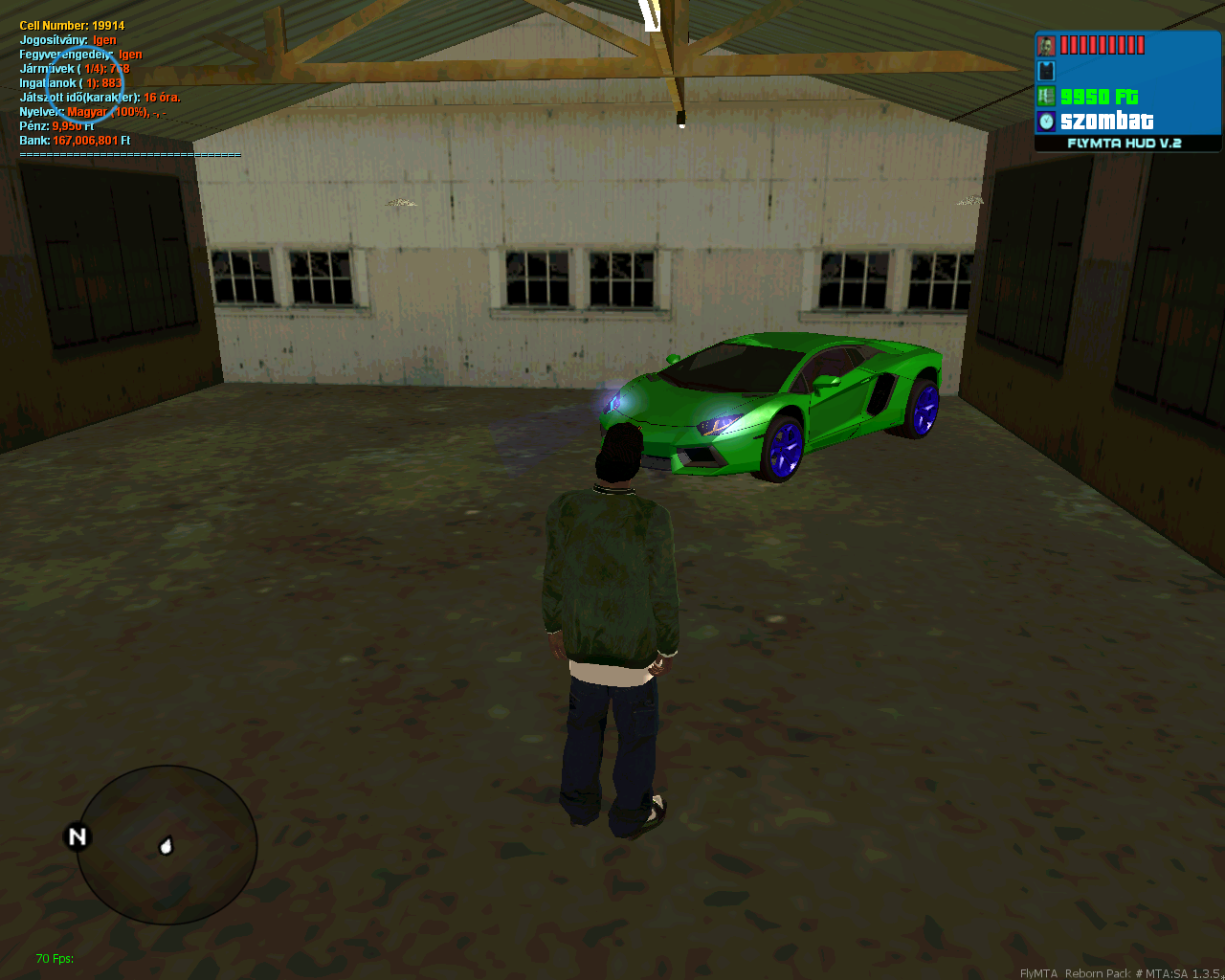This screenshot has width=1225, height=980.
Task: Click the N compass marker on minimap
Action: coord(77,837)
